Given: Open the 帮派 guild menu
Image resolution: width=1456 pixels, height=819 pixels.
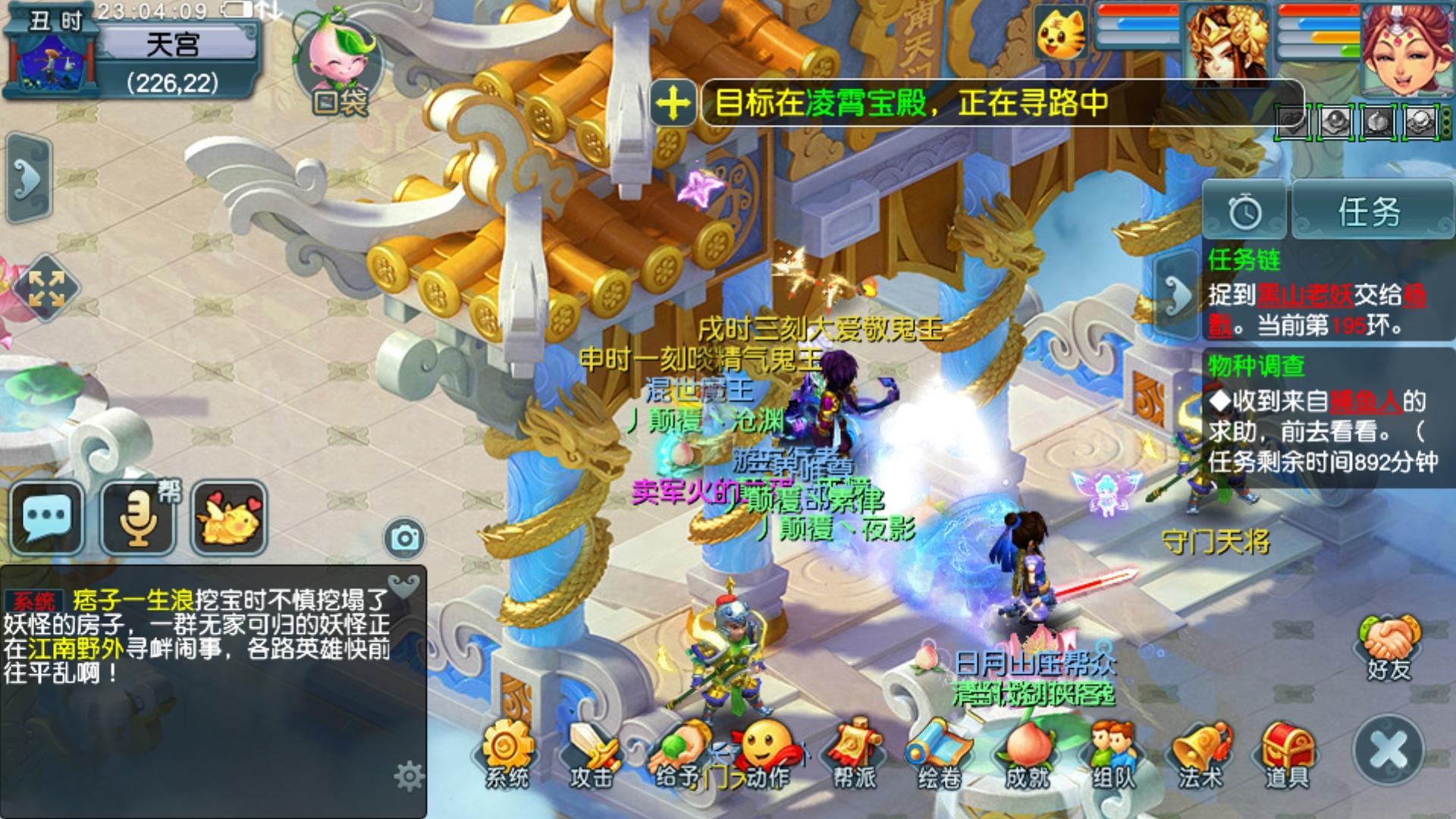Looking at the screenshot, I should pos(855,754).
